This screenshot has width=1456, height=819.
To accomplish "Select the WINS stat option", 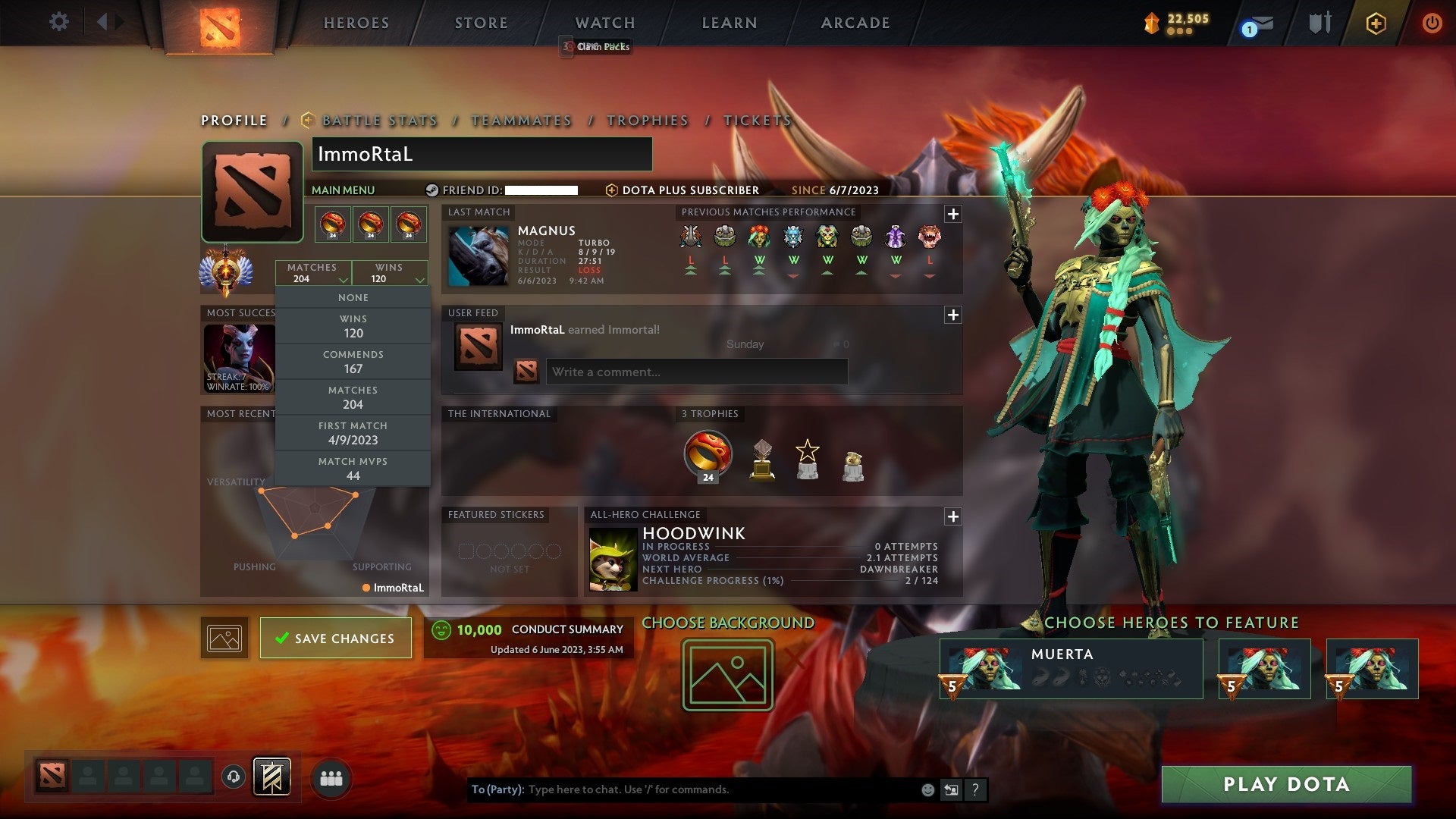I will click(x=353, y=325).
